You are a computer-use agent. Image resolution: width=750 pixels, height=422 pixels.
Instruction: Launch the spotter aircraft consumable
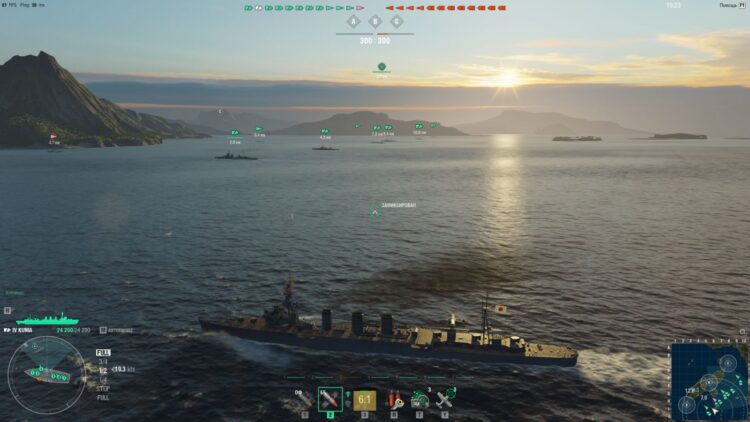(446, 399)
